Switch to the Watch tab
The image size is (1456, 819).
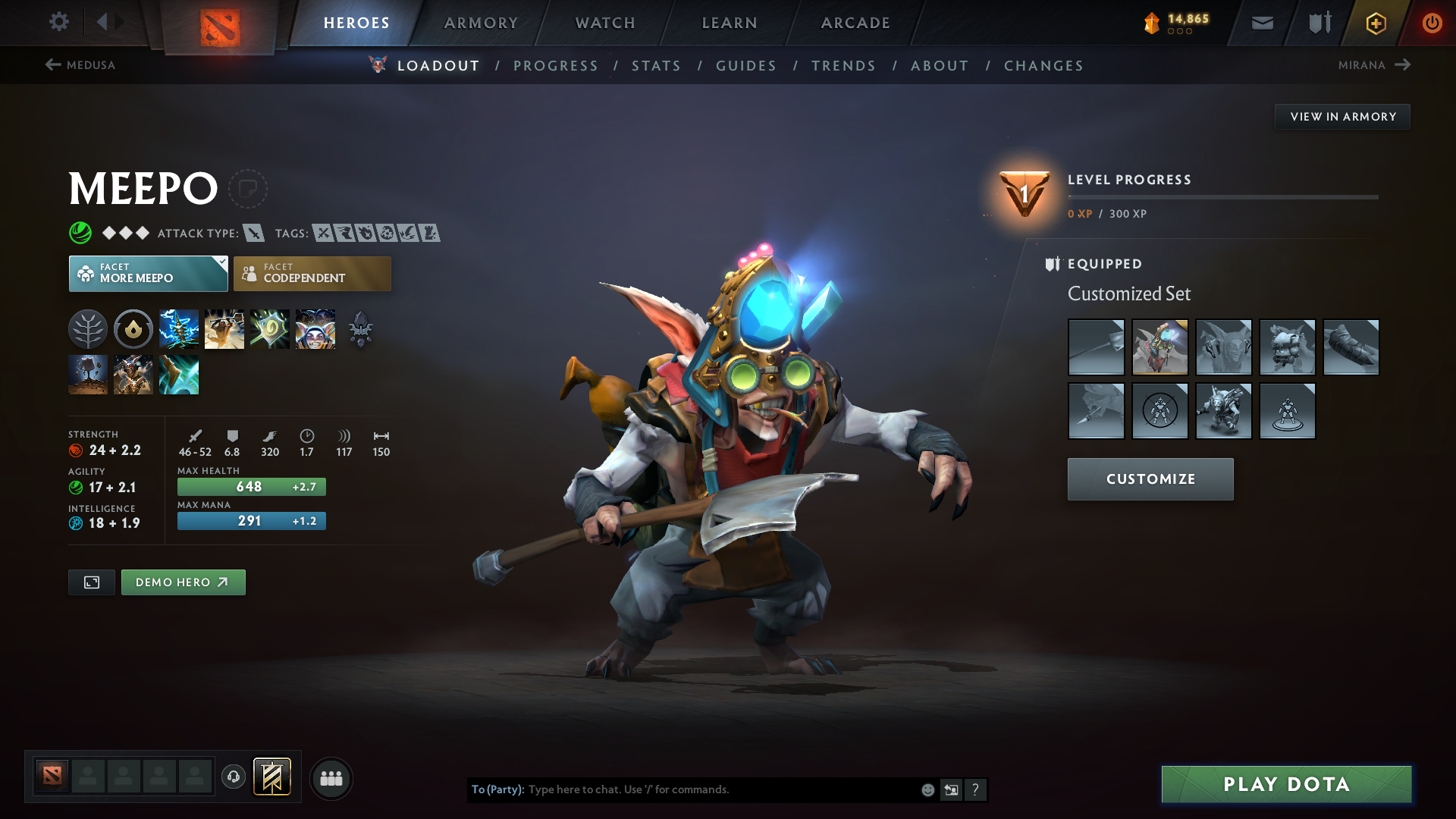605,23
